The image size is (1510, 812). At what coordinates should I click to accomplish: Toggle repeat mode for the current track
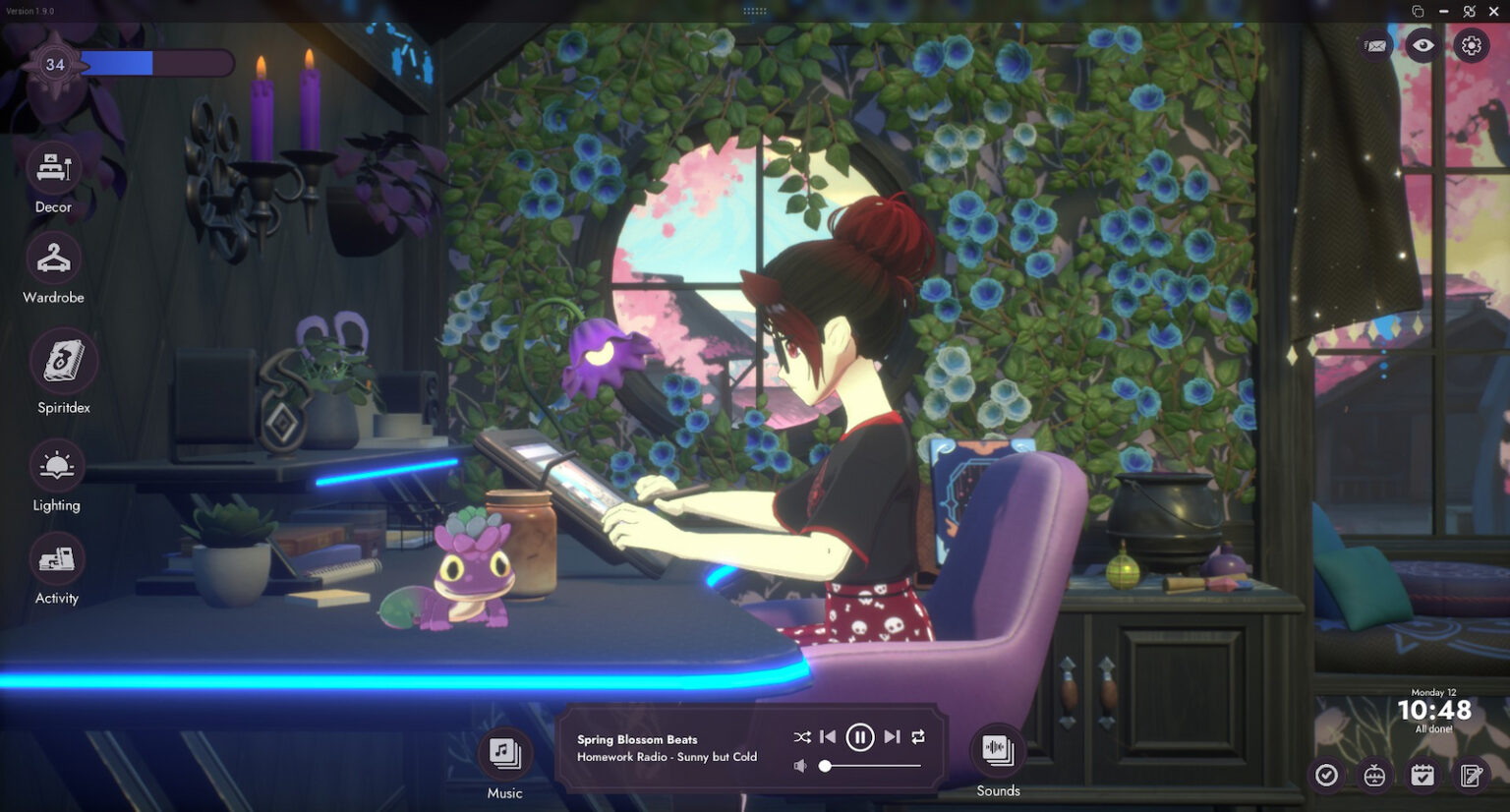(x=918, y=736)
